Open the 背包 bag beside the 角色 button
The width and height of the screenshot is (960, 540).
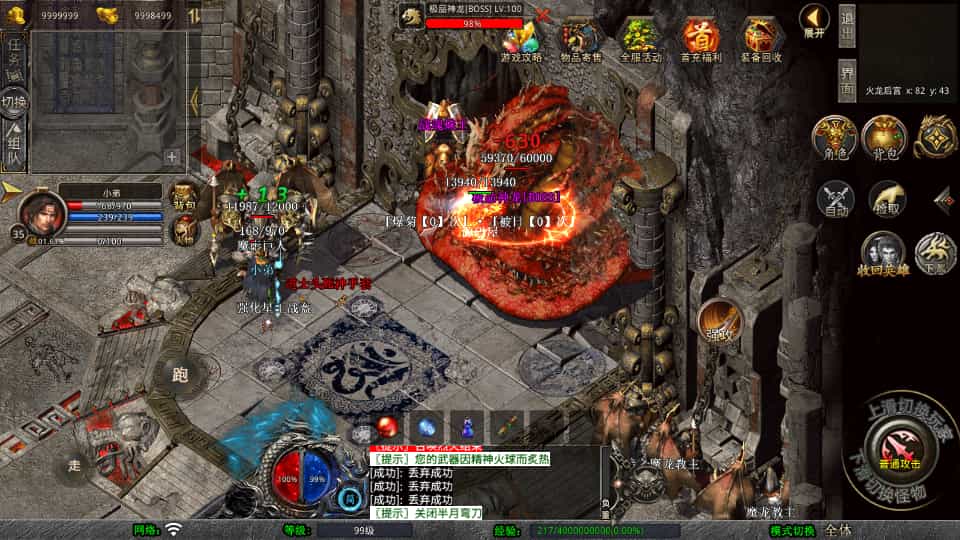[884, 138]
